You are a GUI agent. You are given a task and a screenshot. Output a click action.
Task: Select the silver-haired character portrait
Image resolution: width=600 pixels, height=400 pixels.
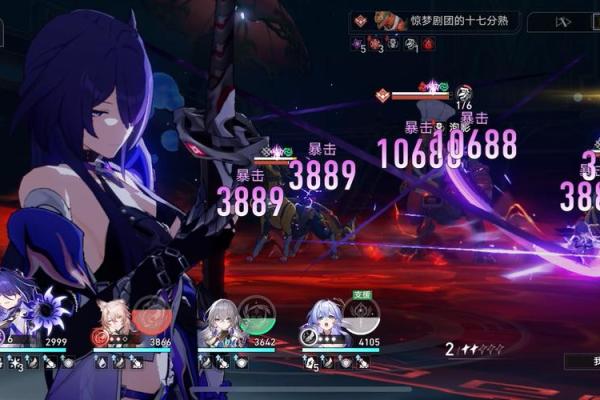pyautogui.click(x=218, y=320)
